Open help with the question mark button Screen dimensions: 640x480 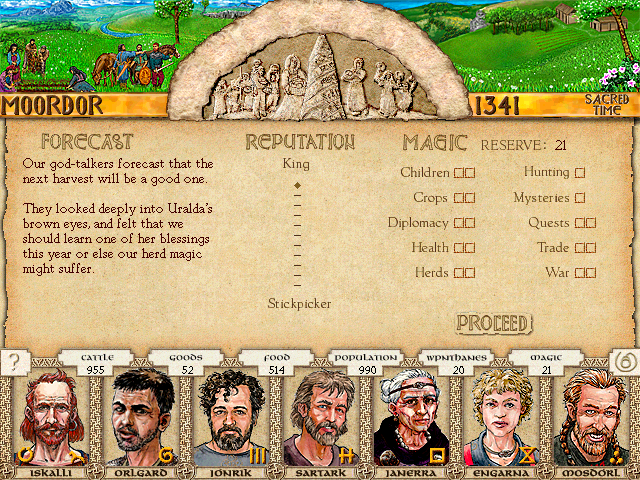13,364
